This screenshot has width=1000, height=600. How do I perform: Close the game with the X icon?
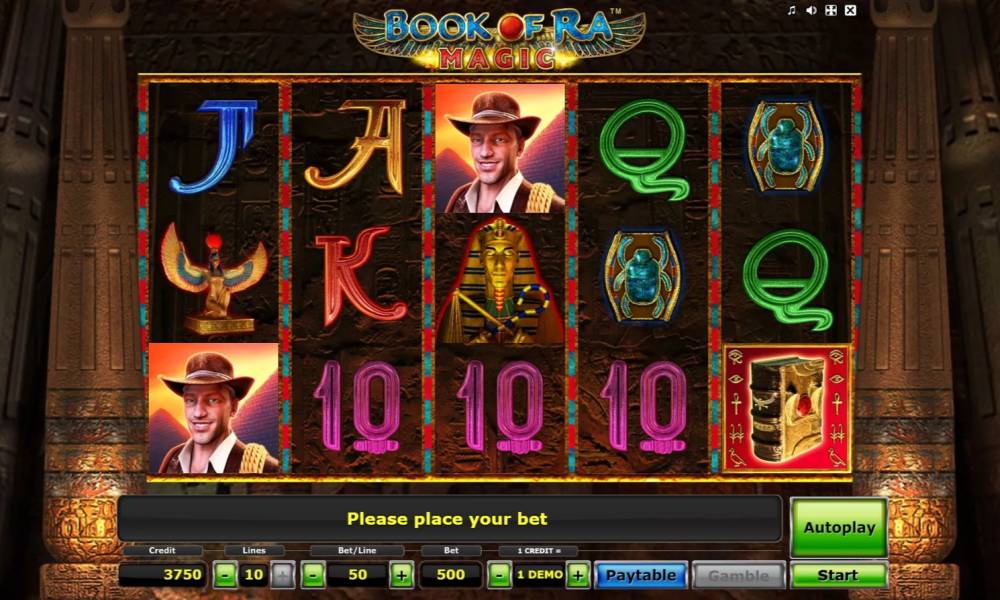850,11
